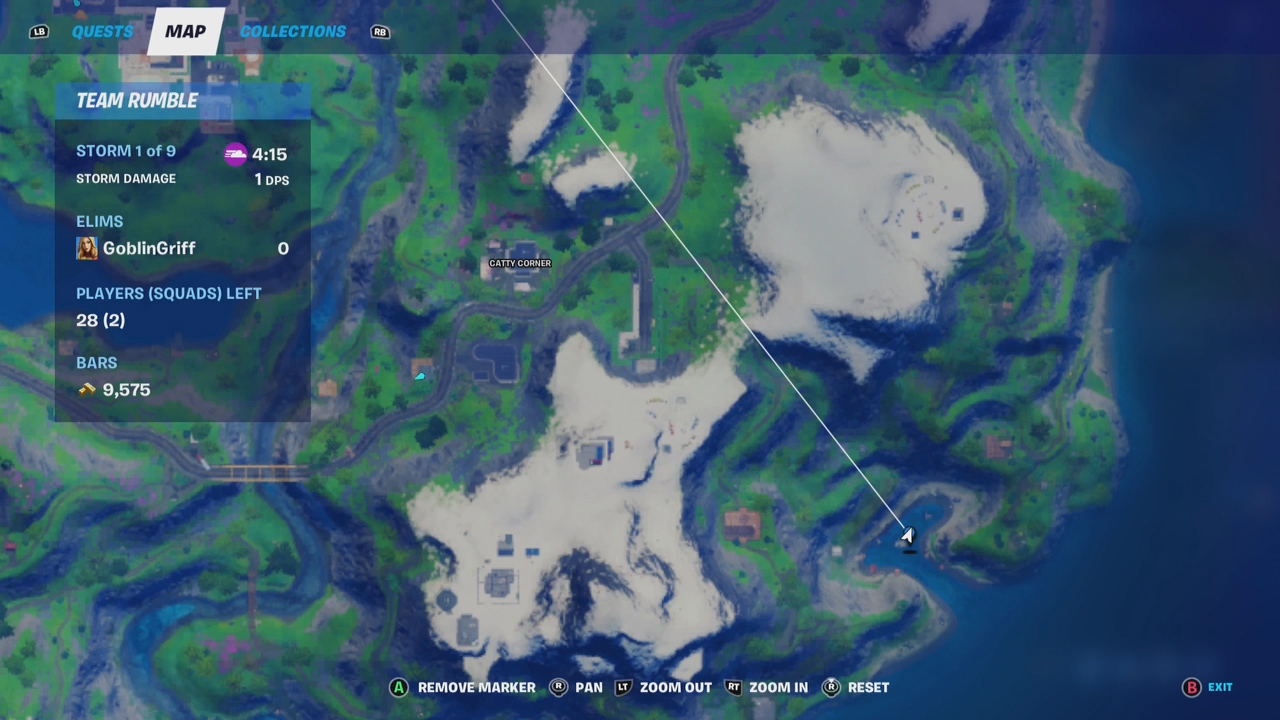Select the Catty Corner map label
This screenshot has height=720, width=1280.
[520, 263]
